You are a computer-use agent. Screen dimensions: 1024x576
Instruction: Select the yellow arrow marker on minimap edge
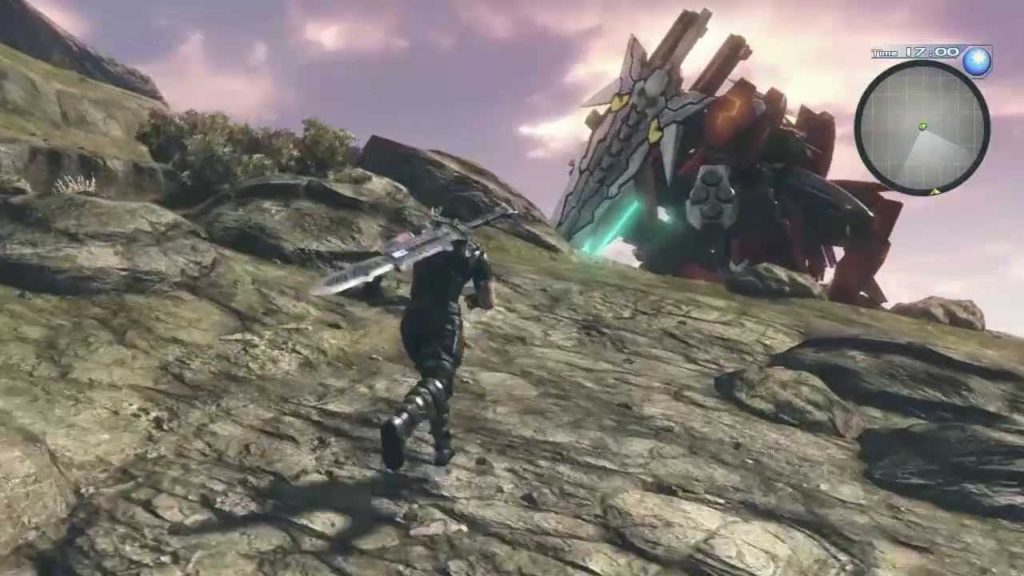click(935, 190)
